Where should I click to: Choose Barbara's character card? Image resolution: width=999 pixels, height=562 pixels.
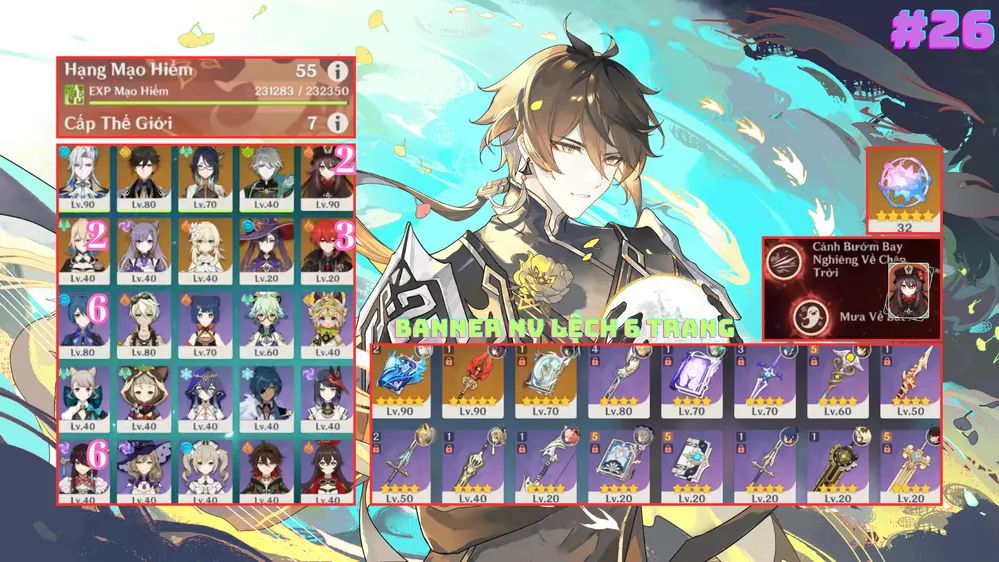[x=205, y=466]
